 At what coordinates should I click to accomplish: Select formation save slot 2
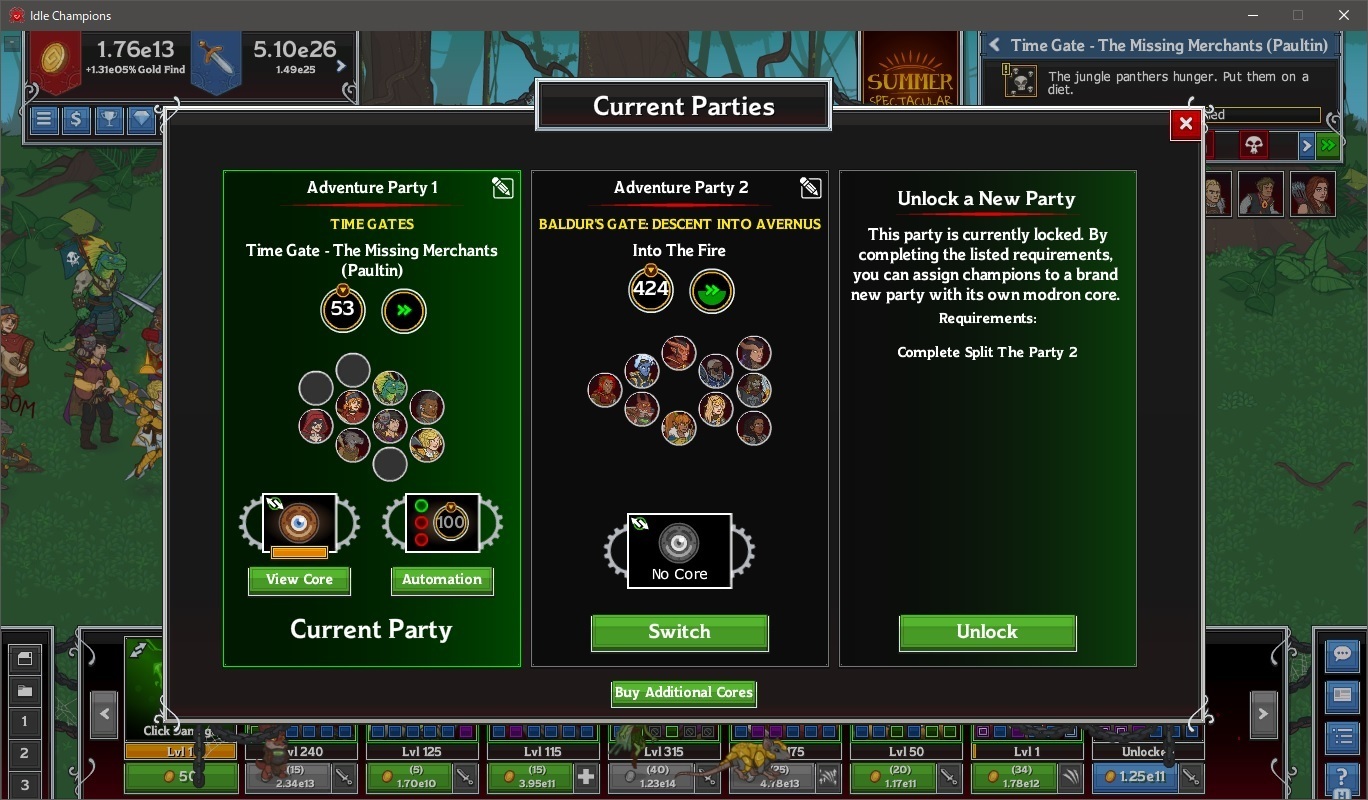(24, 753)
